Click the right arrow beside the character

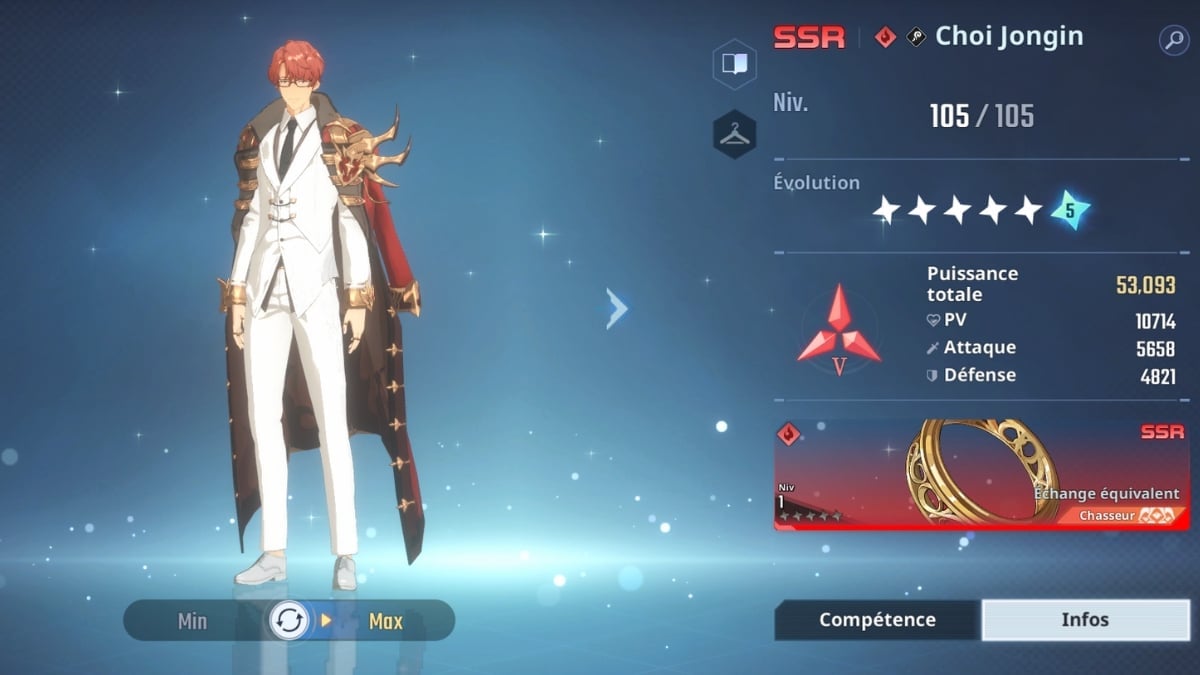[x=616, y=309]
